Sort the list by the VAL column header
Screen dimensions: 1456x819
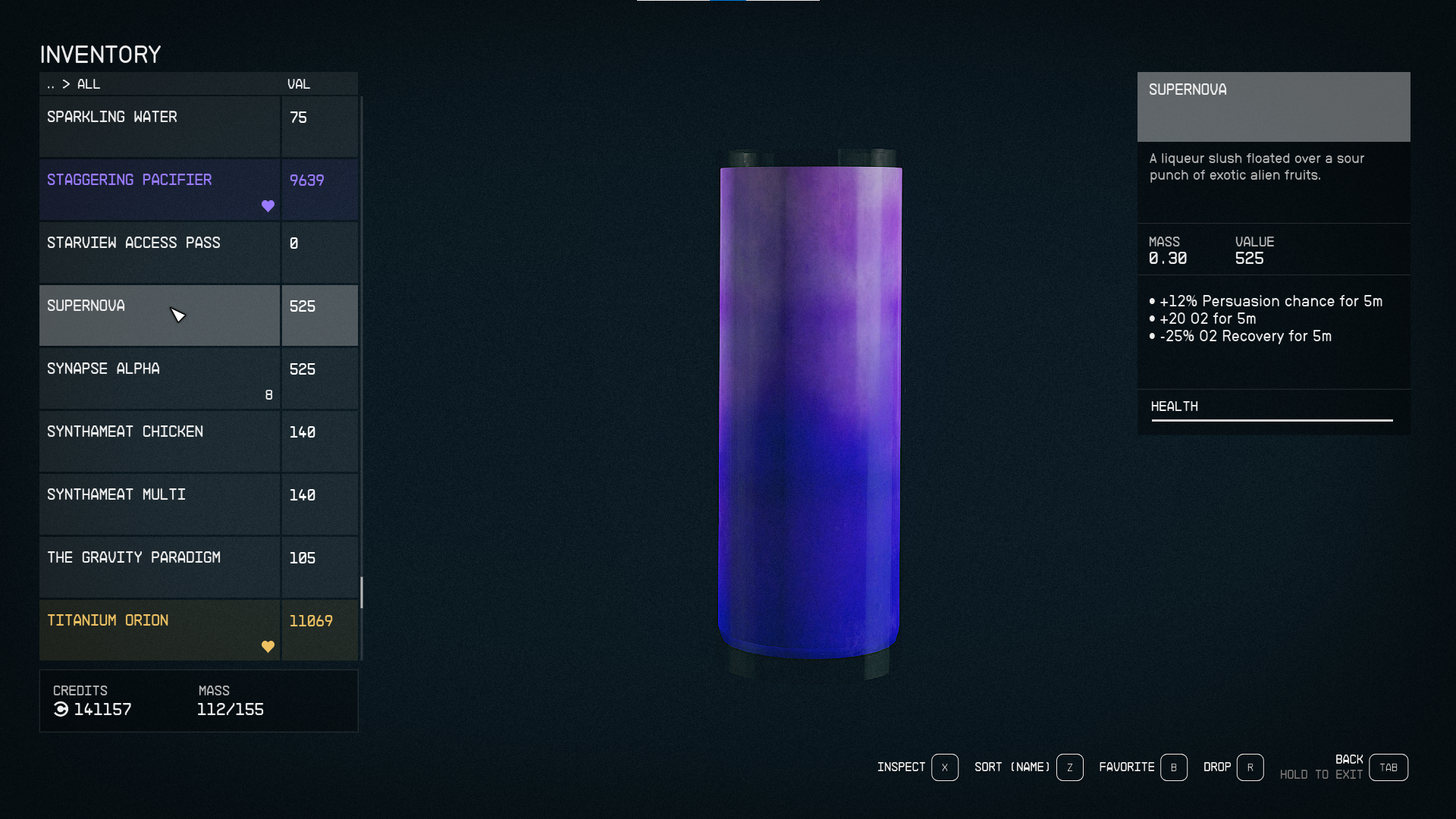click(298, 84)
